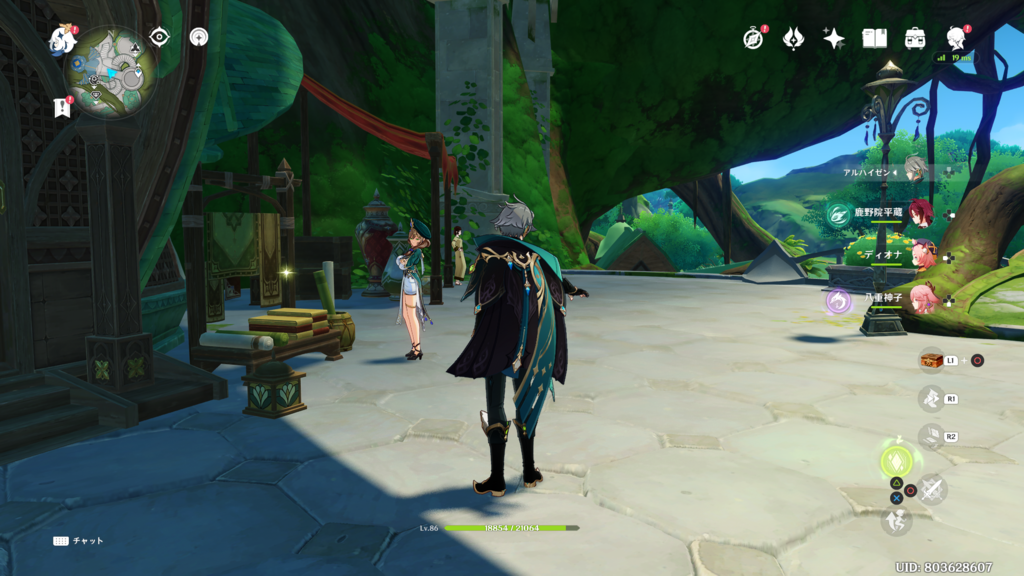
Task: Open the four-point star wish icon
Action: click(834, 38)
